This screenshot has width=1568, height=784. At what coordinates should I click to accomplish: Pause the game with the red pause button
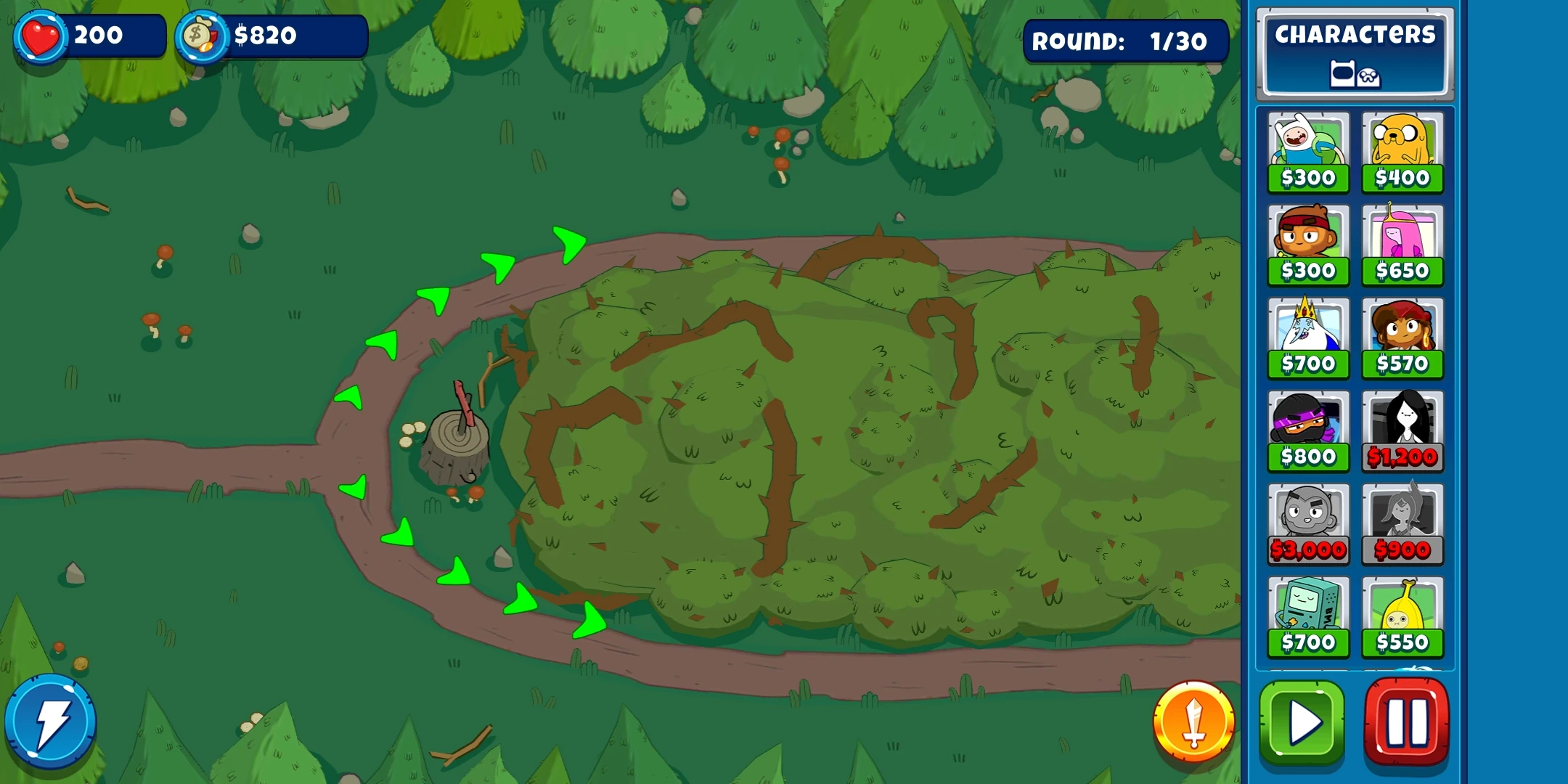click(1407, 719)
